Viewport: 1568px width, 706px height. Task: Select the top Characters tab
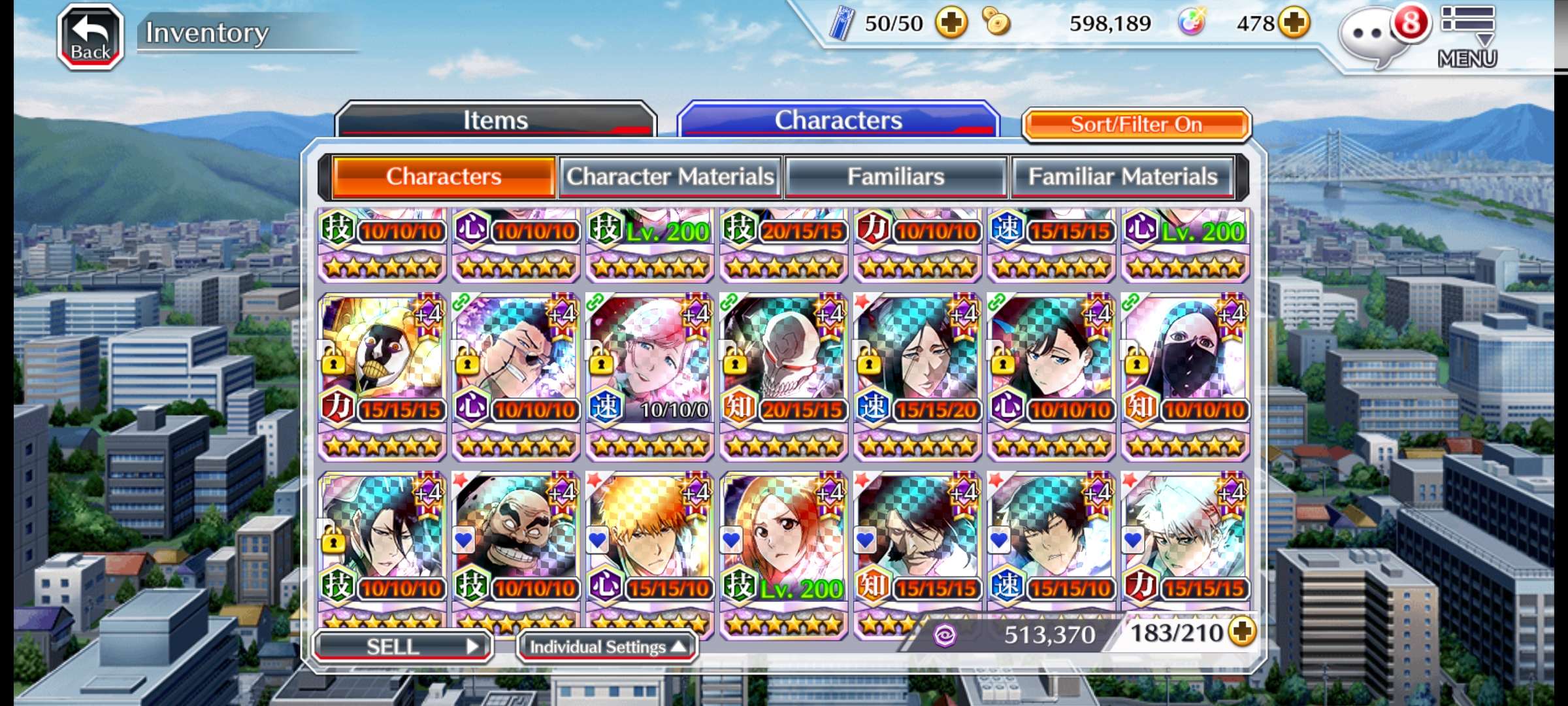coord(838,120)
